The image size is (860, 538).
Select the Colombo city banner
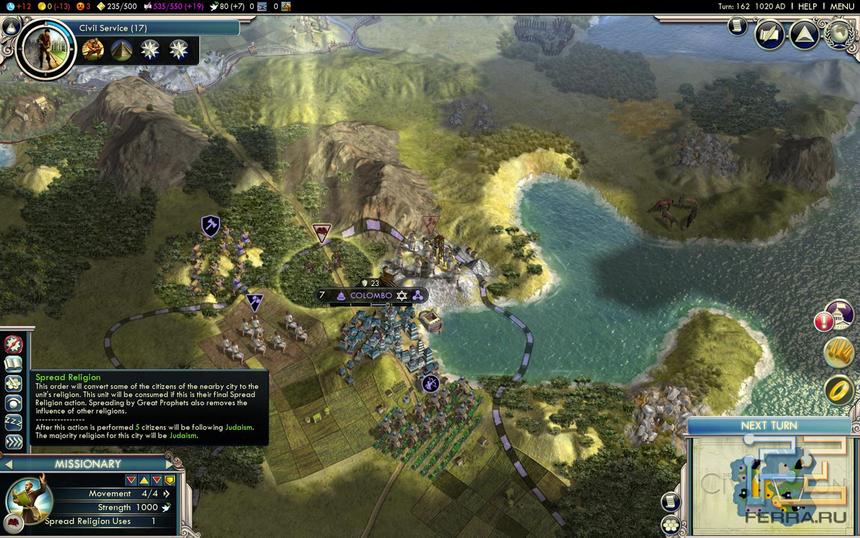tap(372, 296)
